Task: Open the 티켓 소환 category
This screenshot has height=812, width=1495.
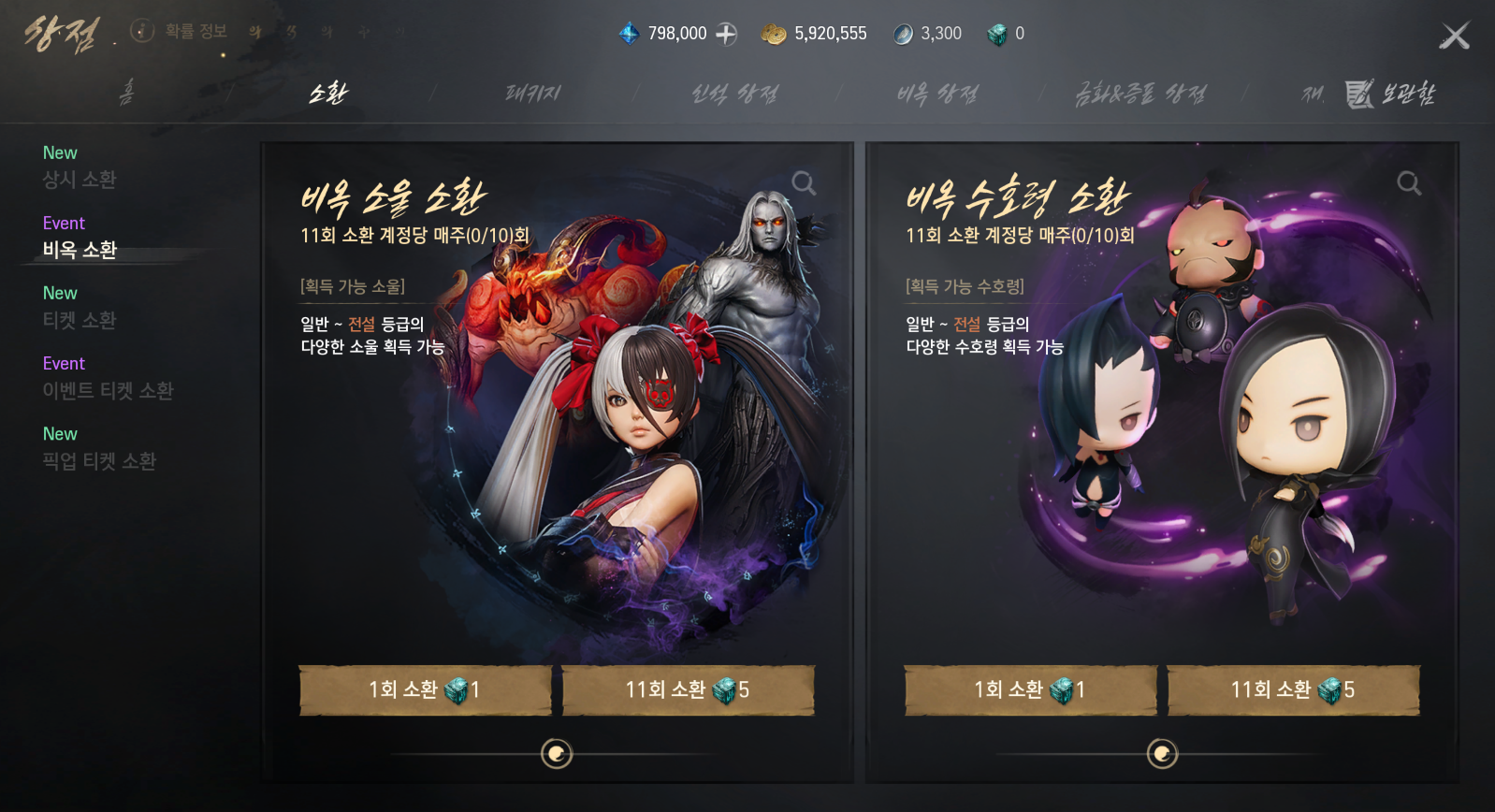Action: click(80, 320)
